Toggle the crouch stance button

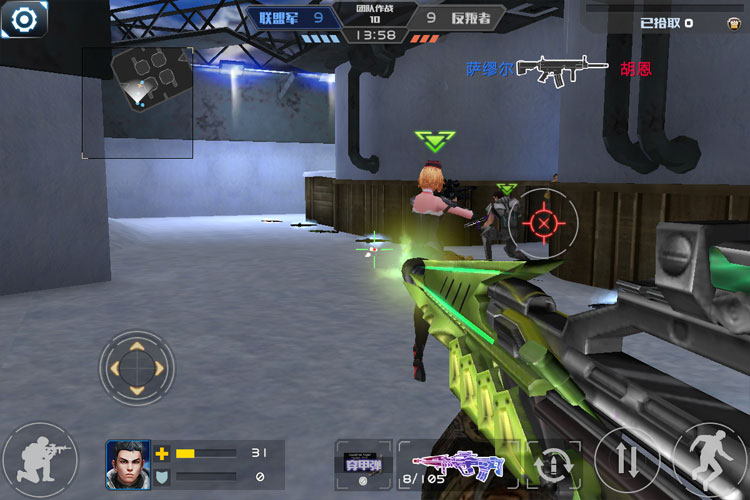pyautogui.click(x=39, y=461)
